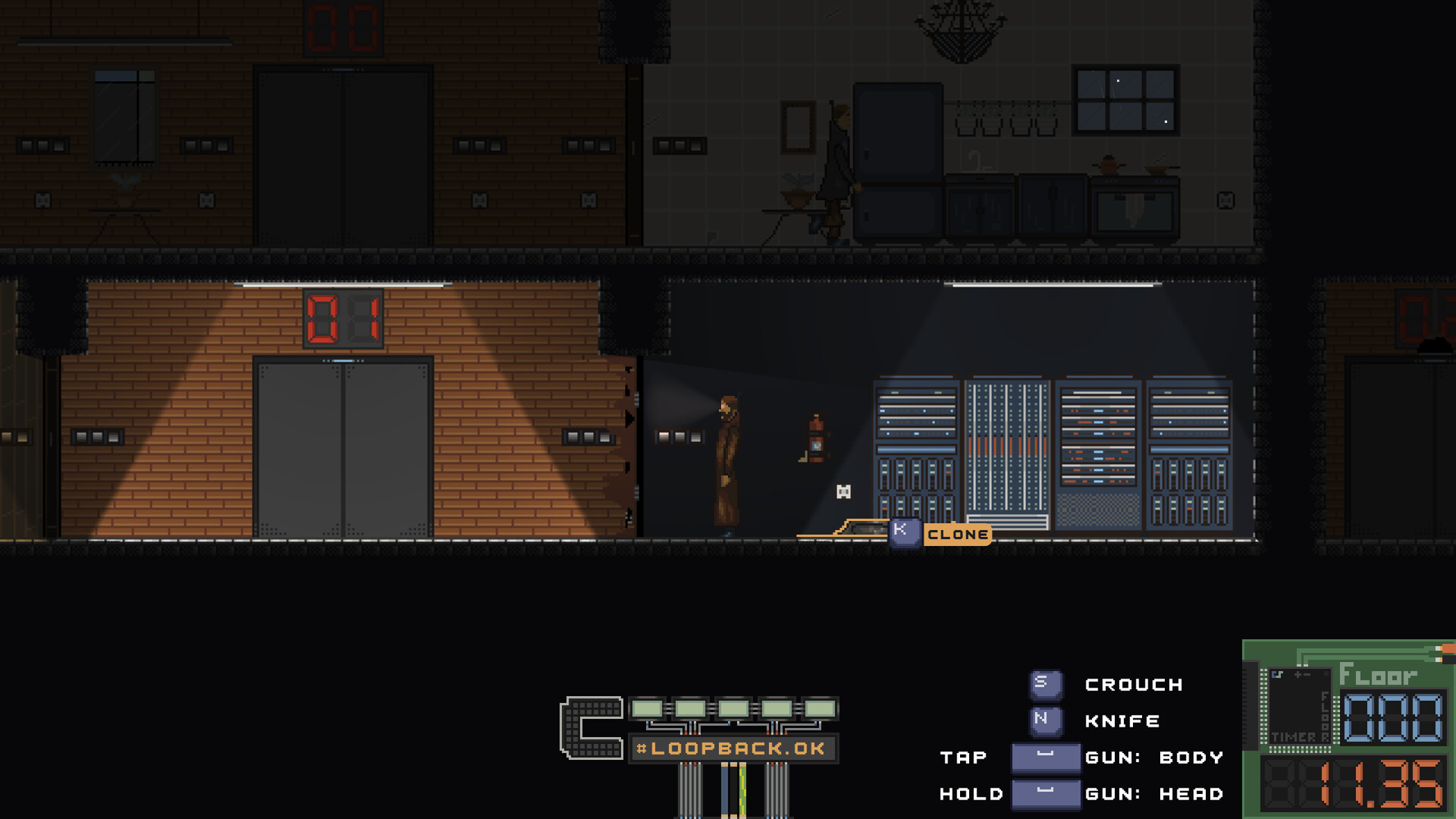
Task: Click the red fire extinguisher on the wall
Action: pos(815,440)
